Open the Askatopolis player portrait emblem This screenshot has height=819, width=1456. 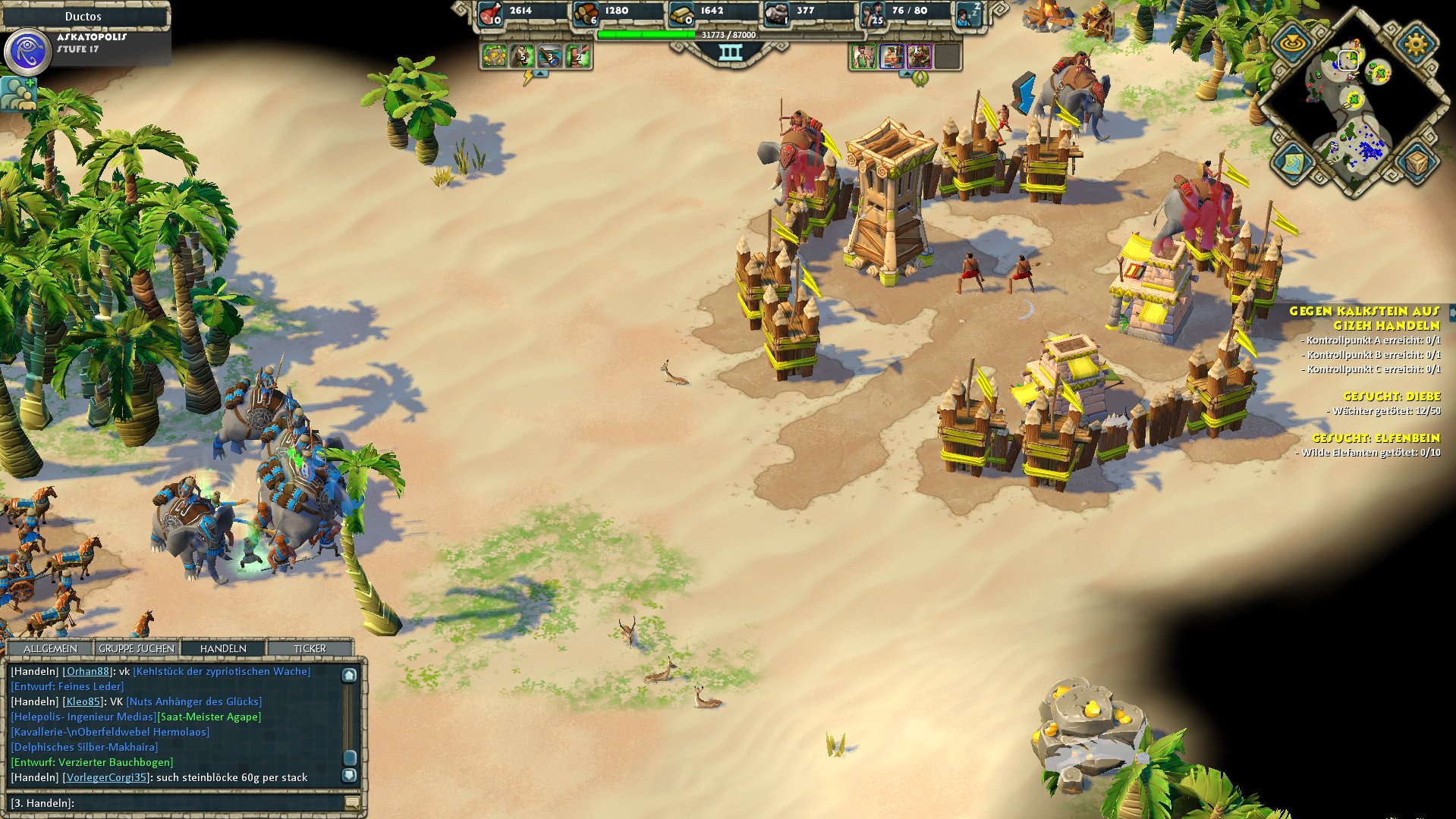(27, 52)
